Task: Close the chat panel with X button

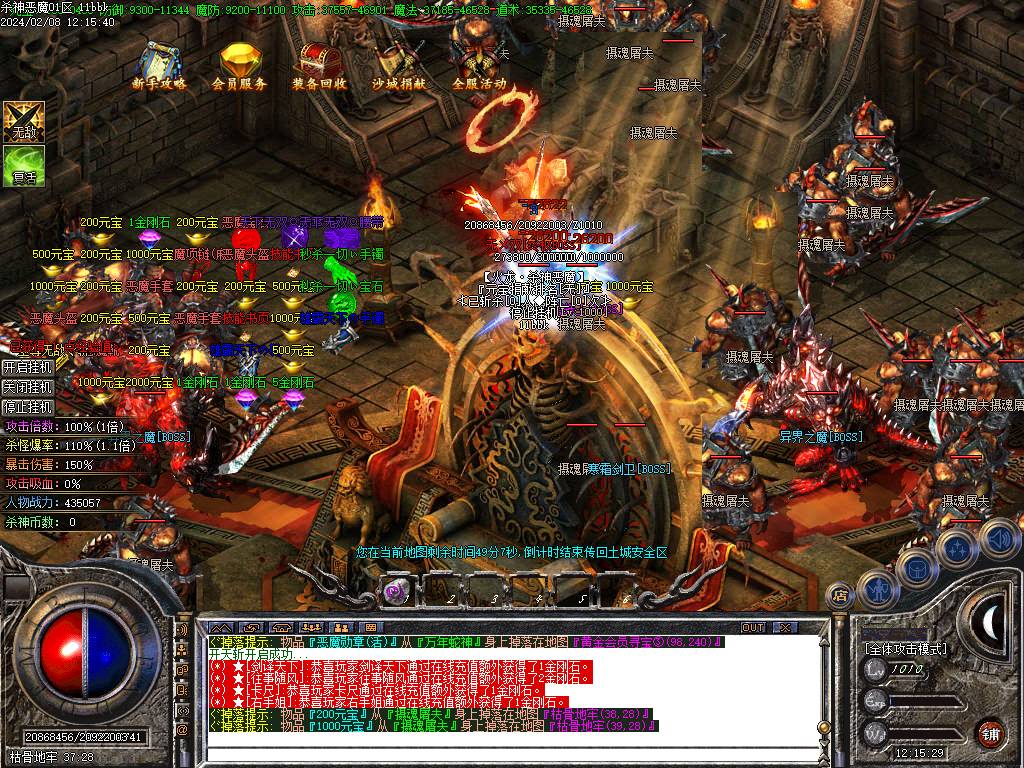Action: tap(785, 627)
